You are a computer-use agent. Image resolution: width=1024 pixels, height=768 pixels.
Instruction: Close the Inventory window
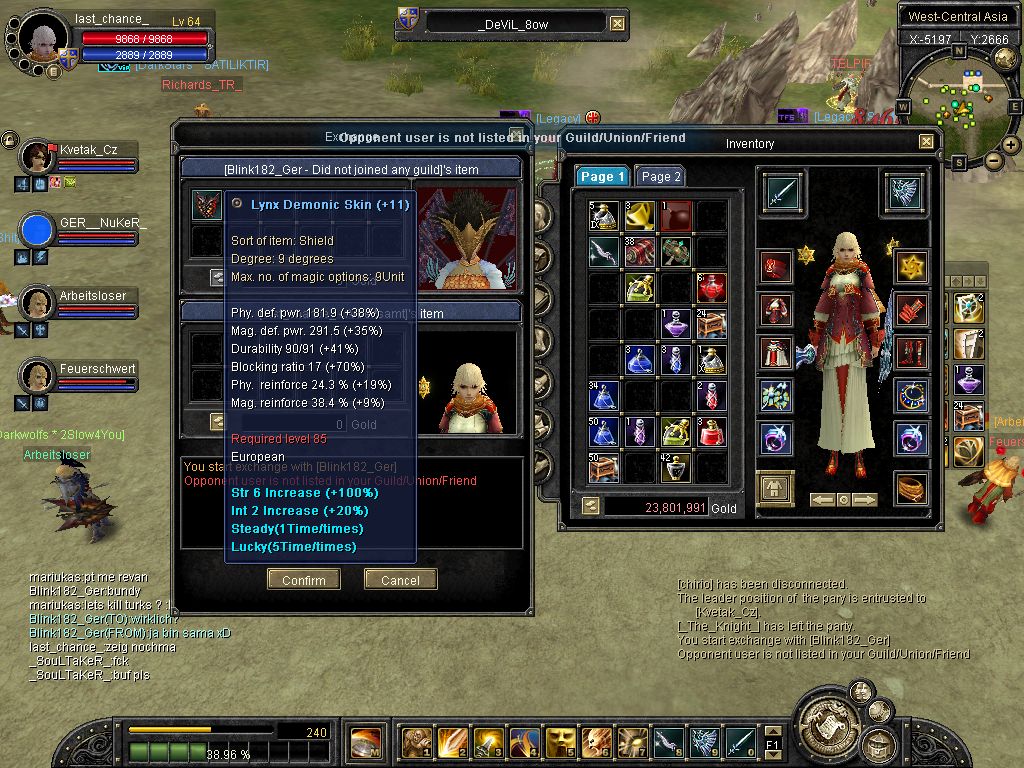pyautogui.click(x=926, y=143)
